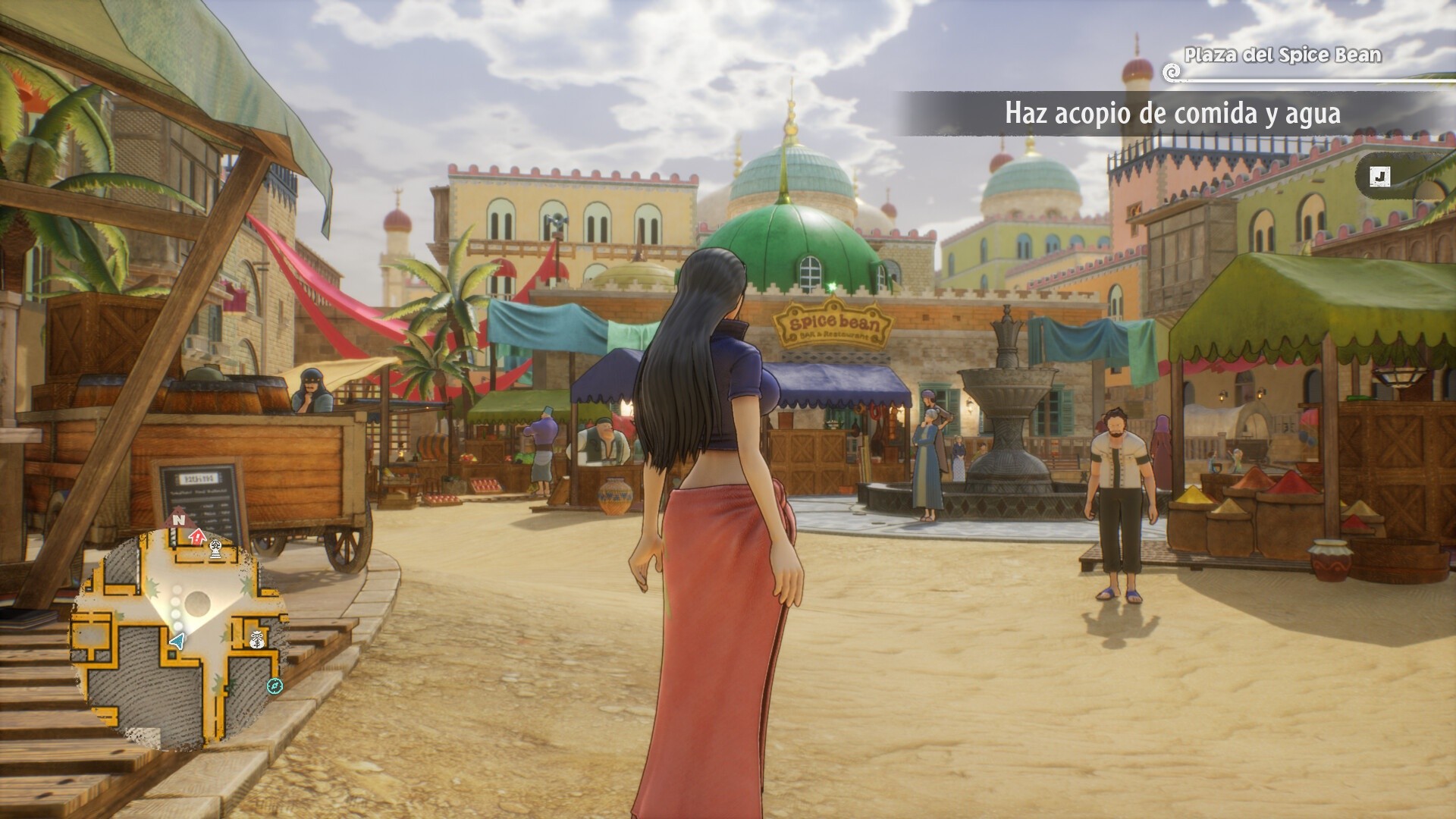Click the vending machine icon on the minimap
1456x819 pixels.
coord(215,548)
